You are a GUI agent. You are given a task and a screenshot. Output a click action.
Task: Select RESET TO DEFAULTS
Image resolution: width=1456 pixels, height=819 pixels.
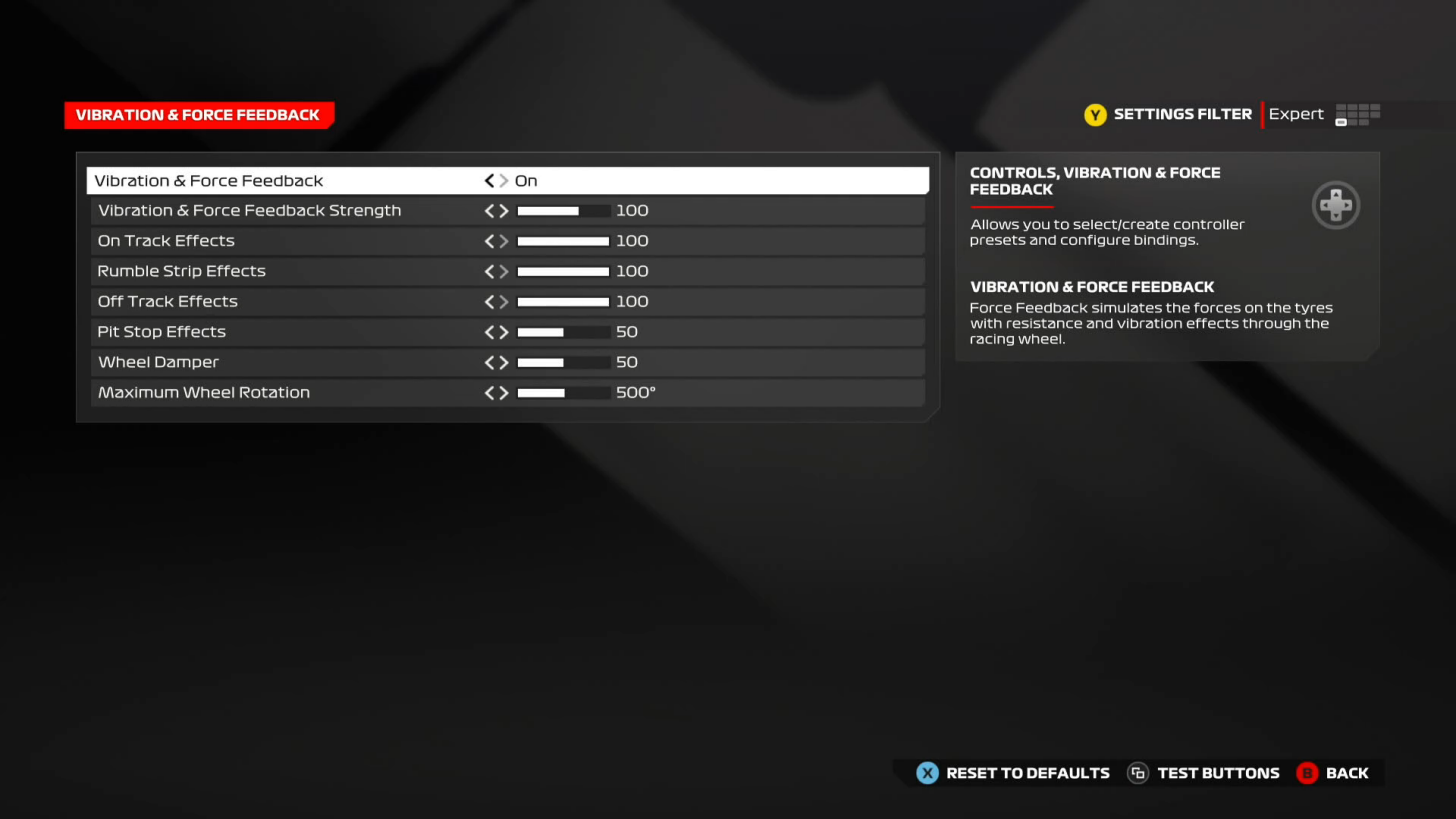click(1027, 772)
